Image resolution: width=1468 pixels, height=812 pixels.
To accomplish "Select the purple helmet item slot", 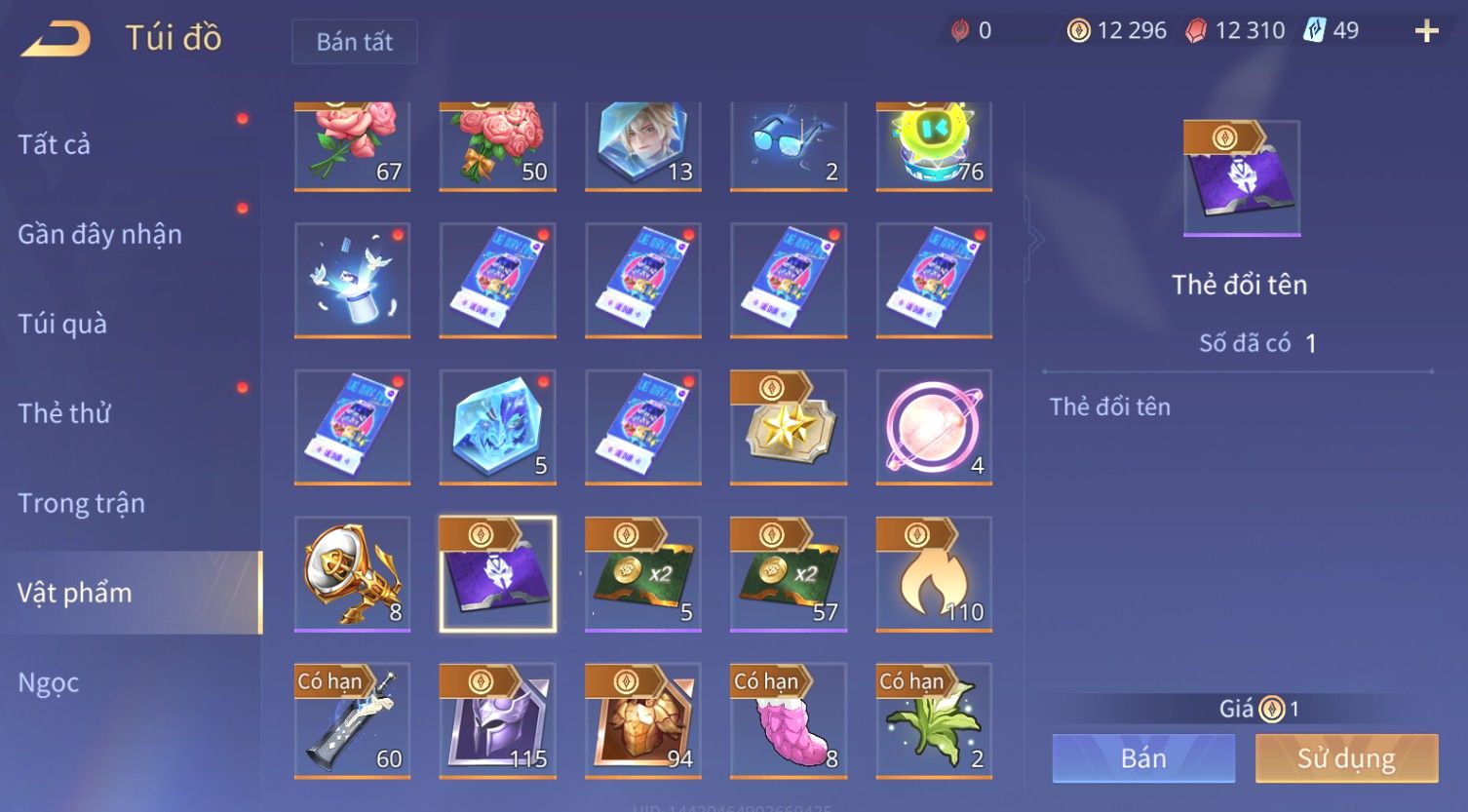I will 497,721.
